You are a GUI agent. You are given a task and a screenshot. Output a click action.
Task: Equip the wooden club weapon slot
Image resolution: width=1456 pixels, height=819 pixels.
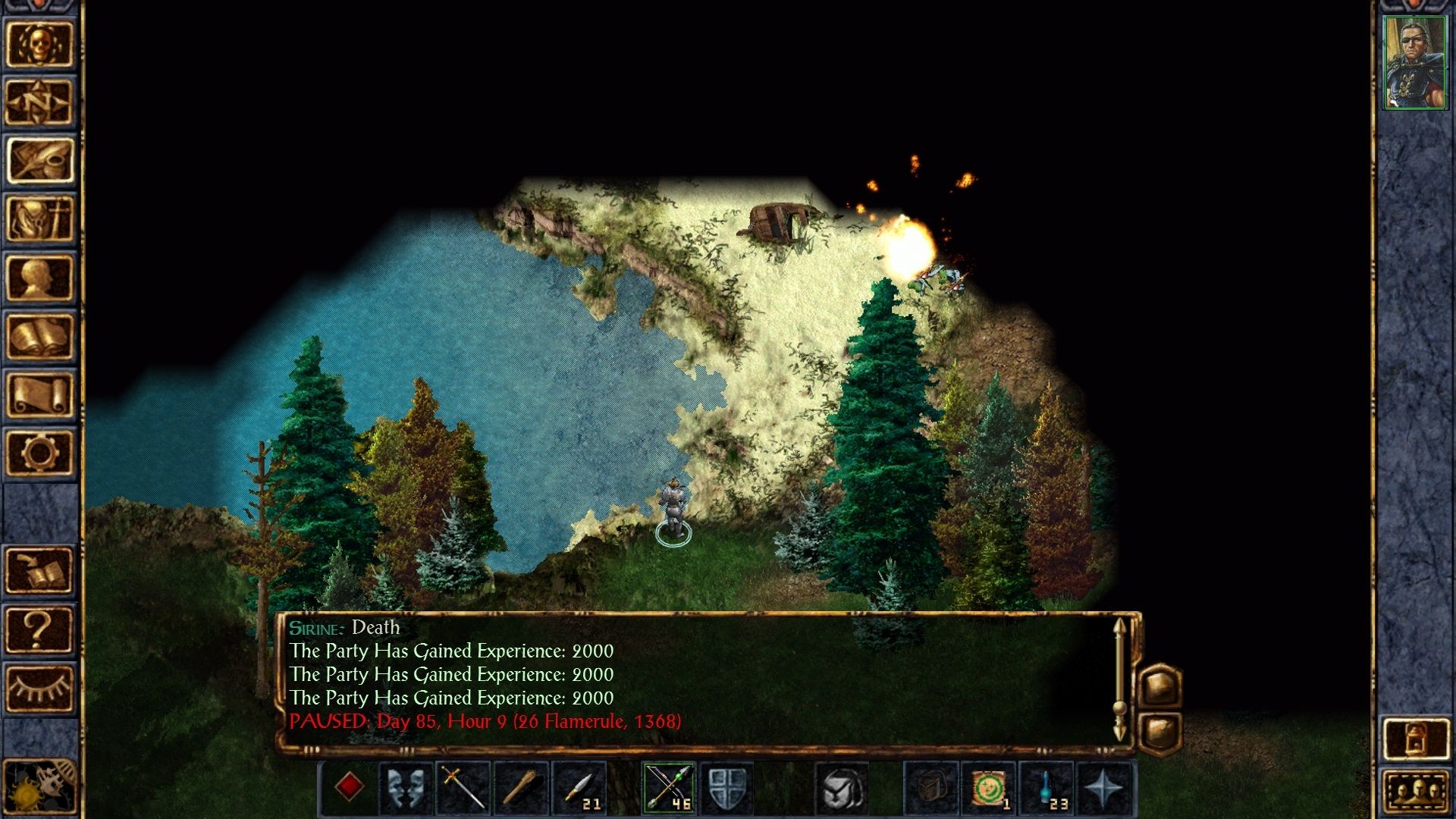click(x=520, y=787)
